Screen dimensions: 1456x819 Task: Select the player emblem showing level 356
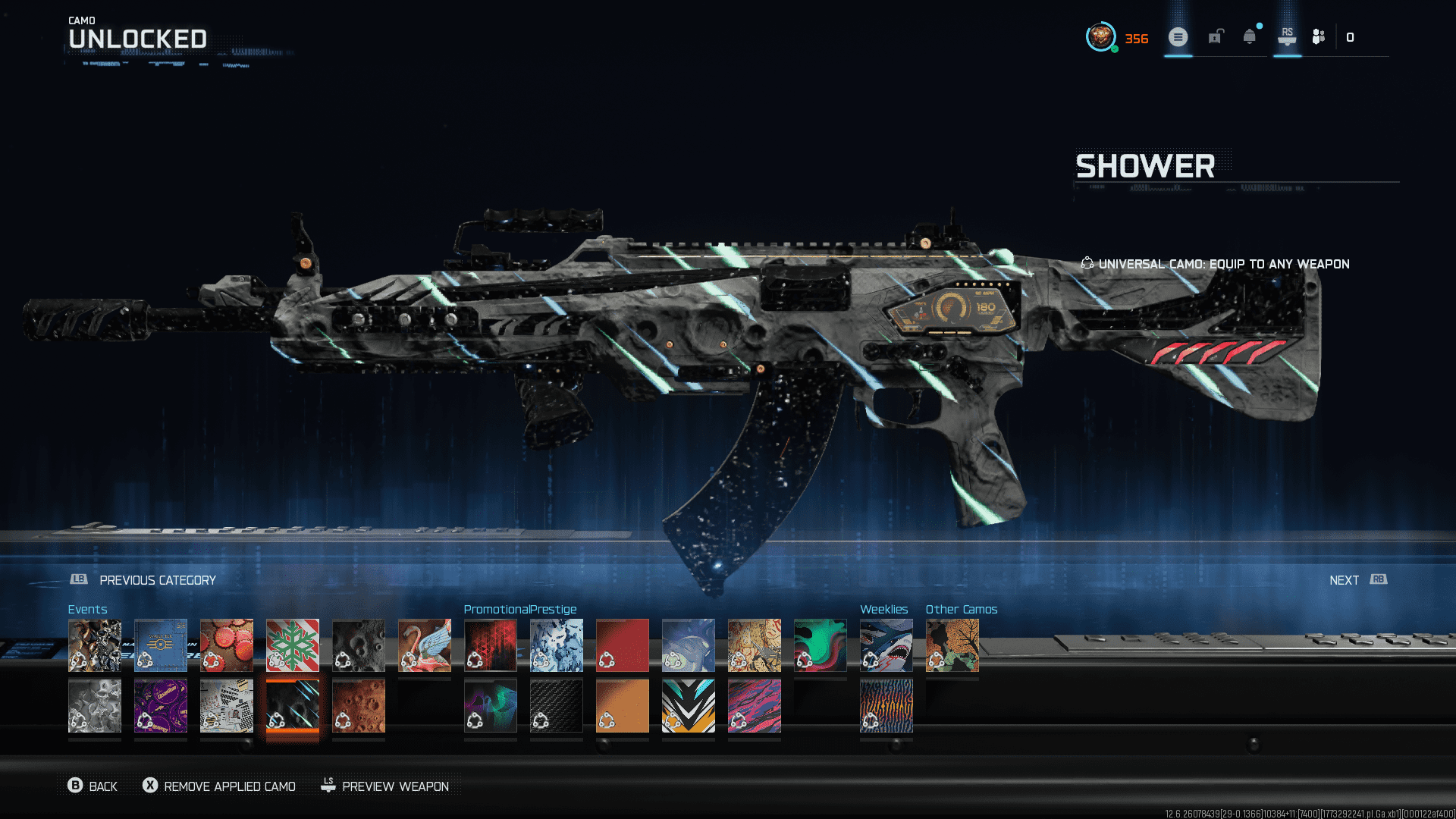click(x=1101, y=36)
